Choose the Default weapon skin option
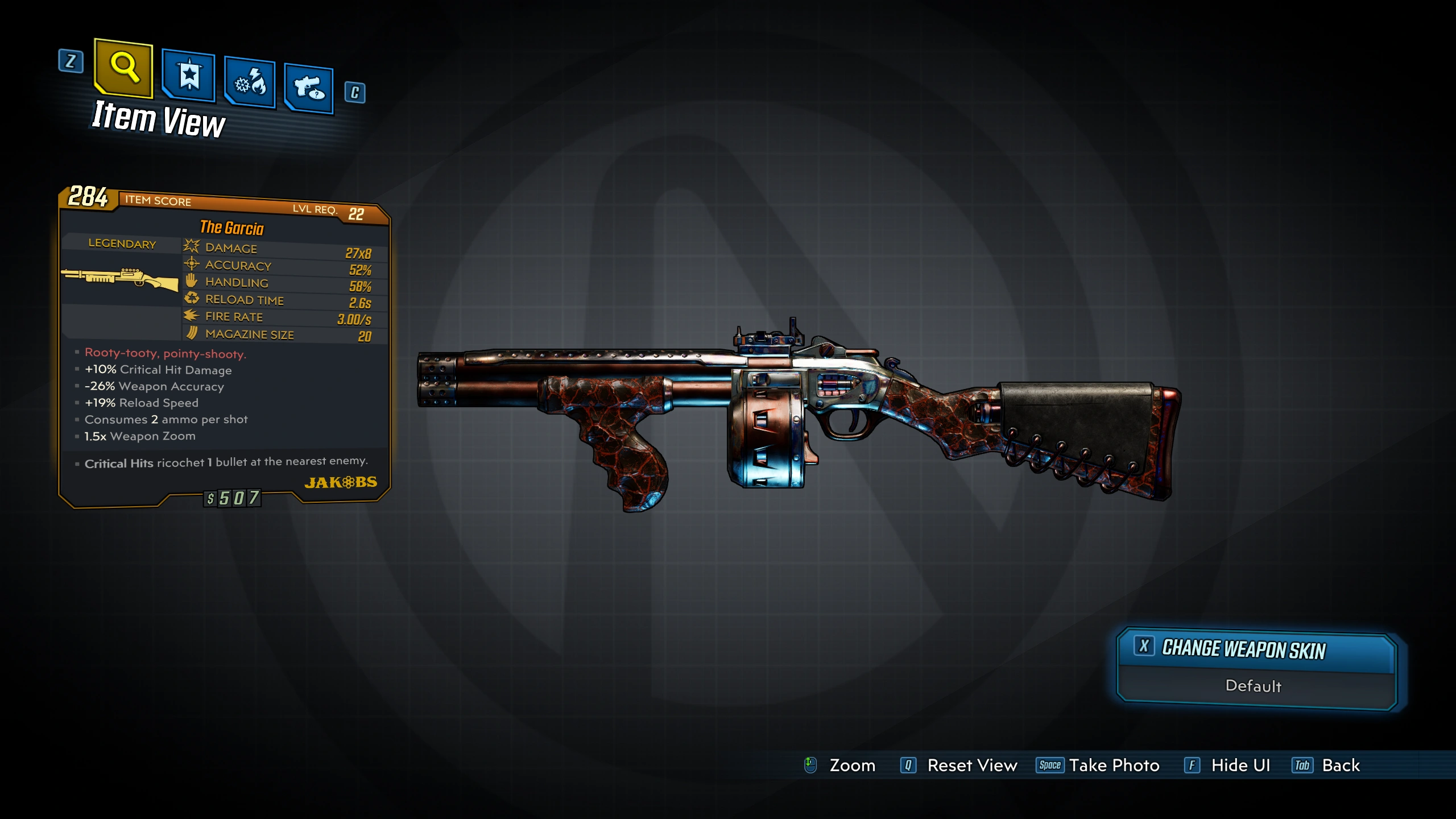 click(1254, 686)
